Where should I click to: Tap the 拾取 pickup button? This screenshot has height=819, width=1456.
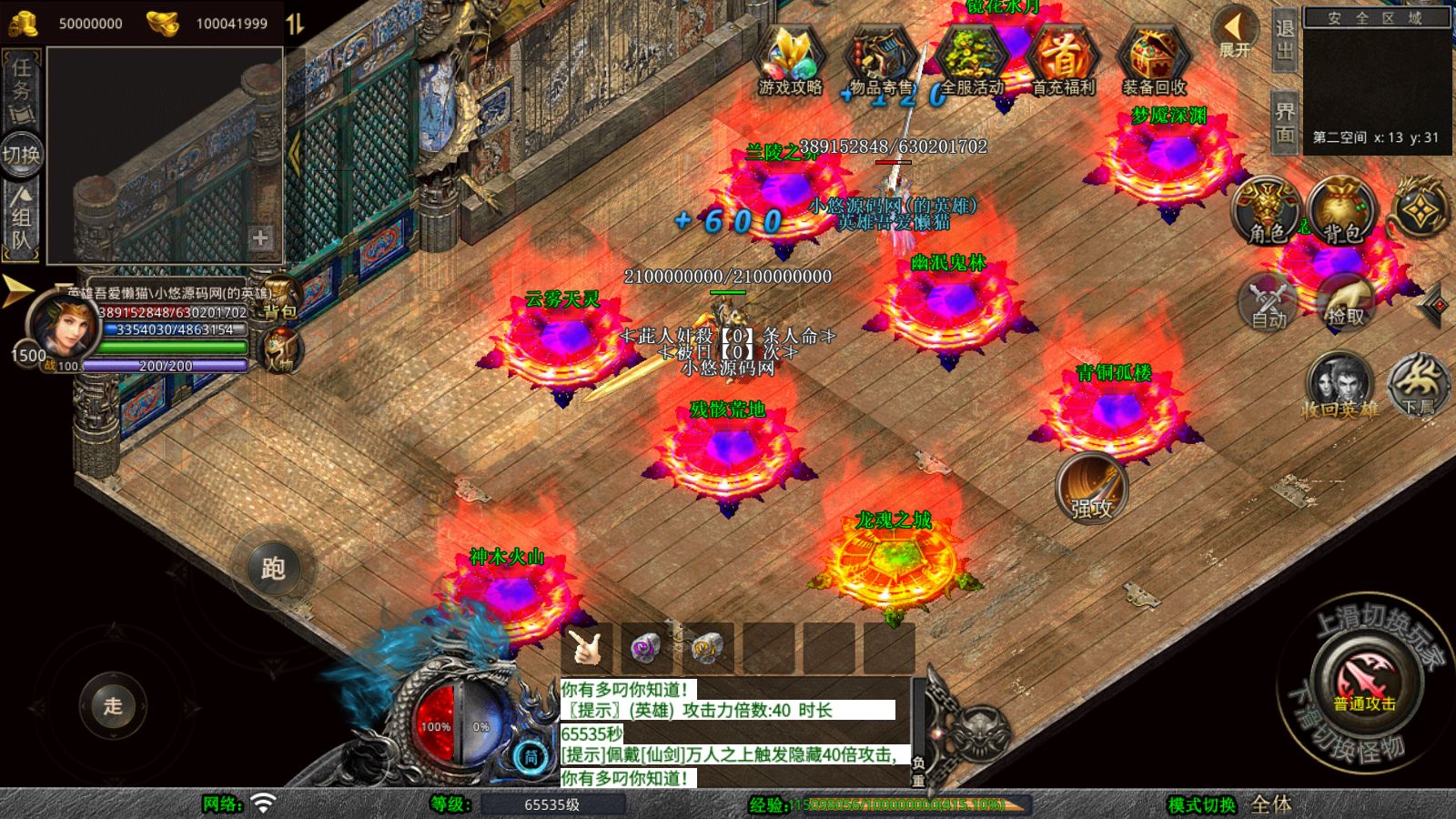[1345, 304]
